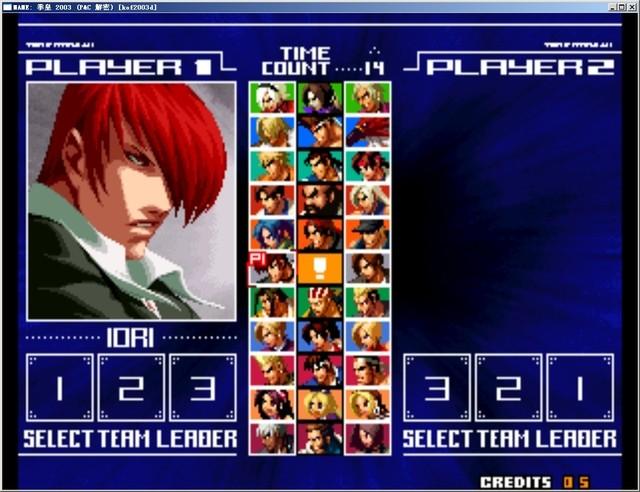640x492 pixels.
Task: Select Billy Kane with the striped bandana
Action: tap(319, 302)
